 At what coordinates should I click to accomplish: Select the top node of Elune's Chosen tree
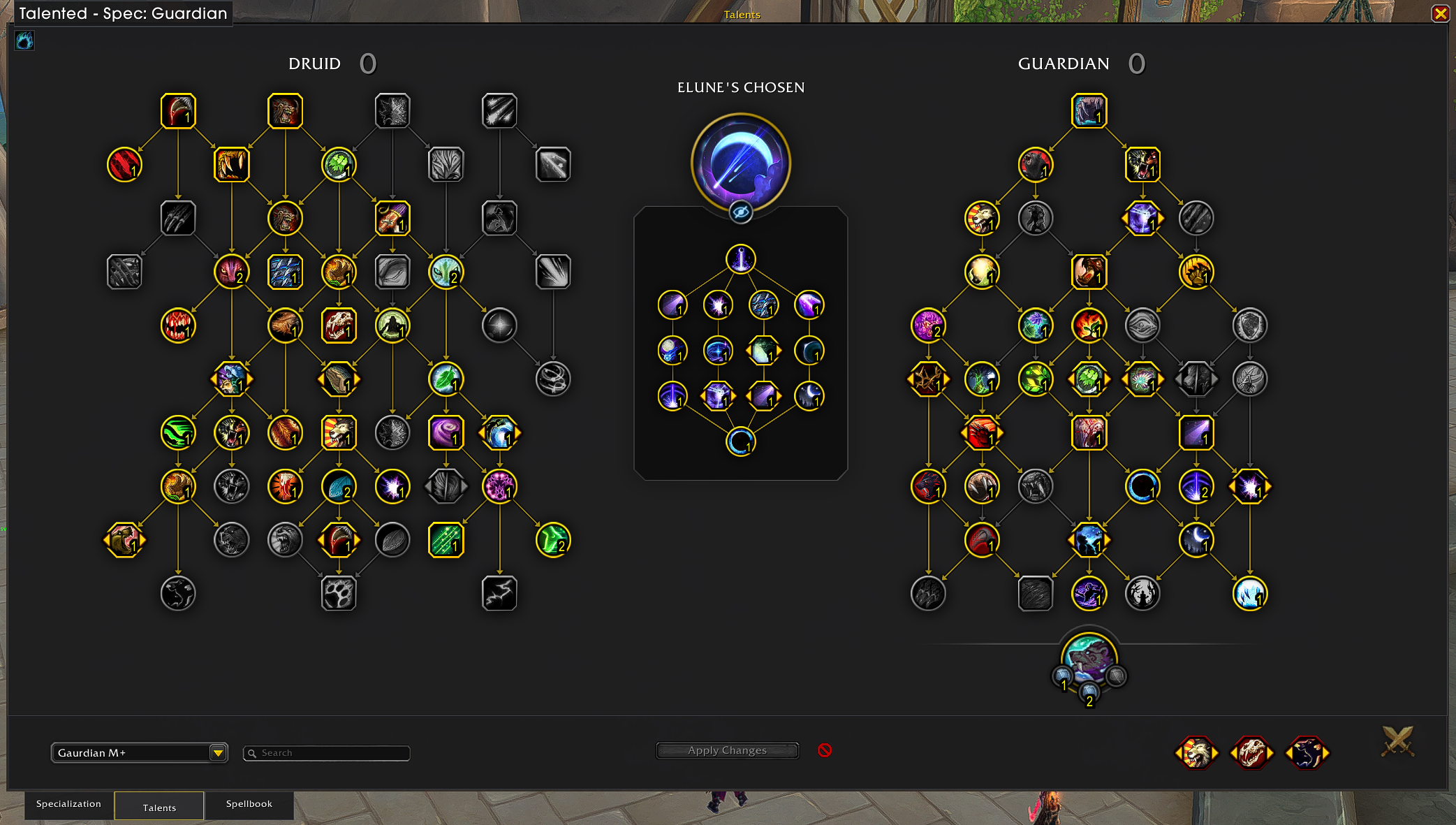(740, 258)
